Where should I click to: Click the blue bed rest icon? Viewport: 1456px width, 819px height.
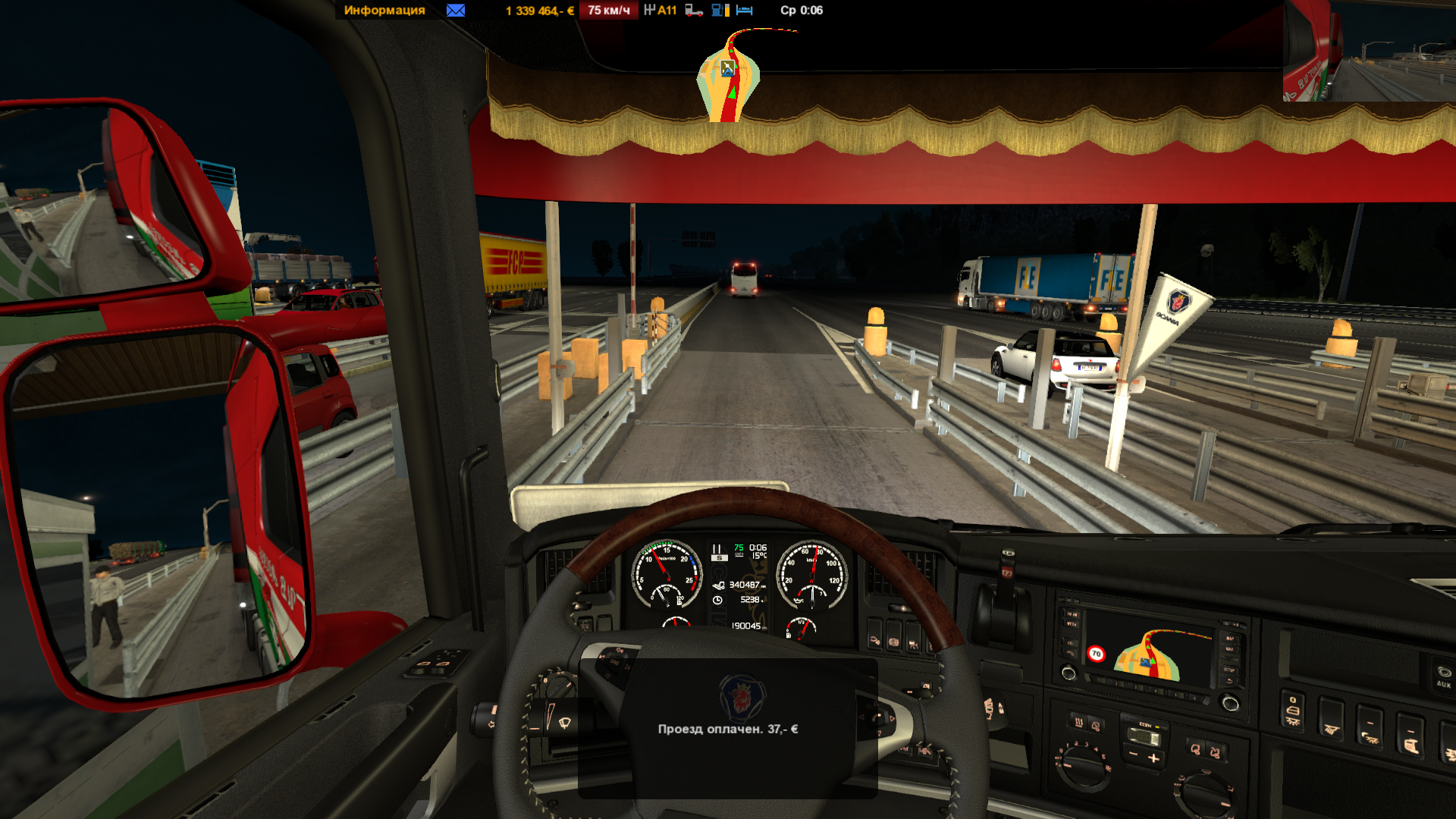[745, 11]
